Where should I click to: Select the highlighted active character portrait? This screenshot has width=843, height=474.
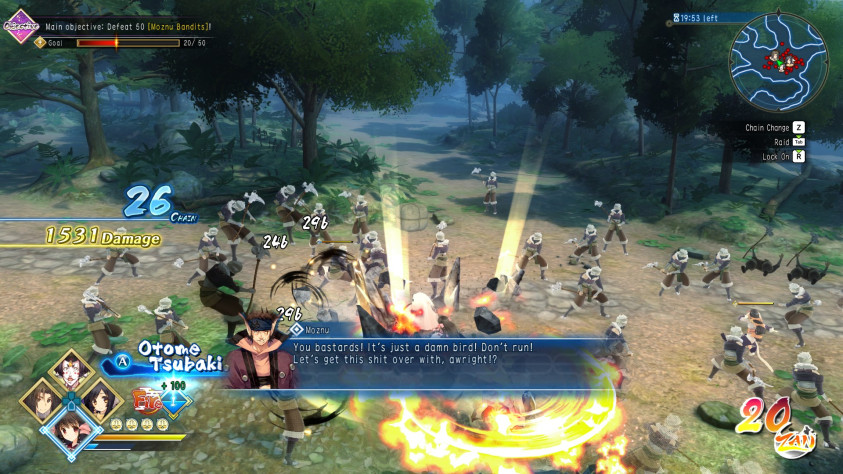pyautogui.click(x=70, y=432)
